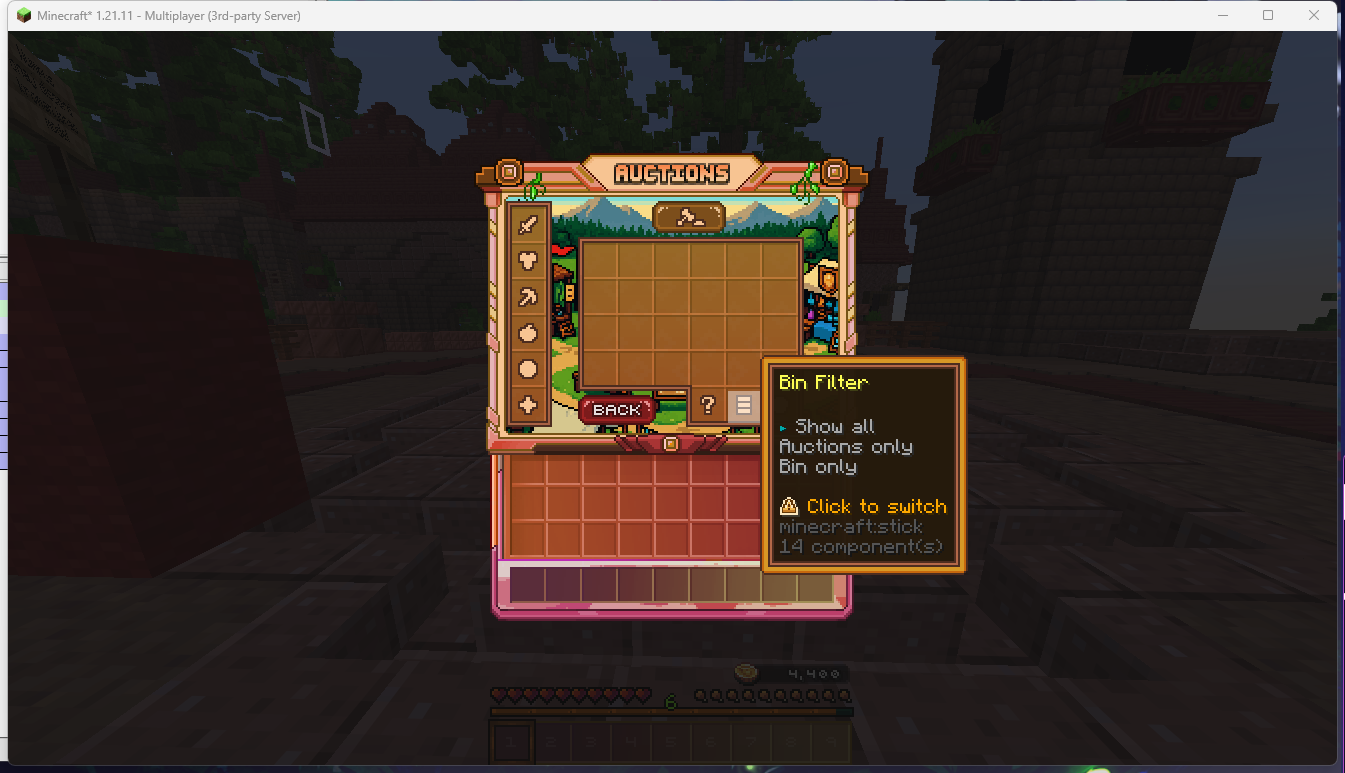Open the question mark help icon
Screen dimensions: 1345x773
[x=710, y=404]
